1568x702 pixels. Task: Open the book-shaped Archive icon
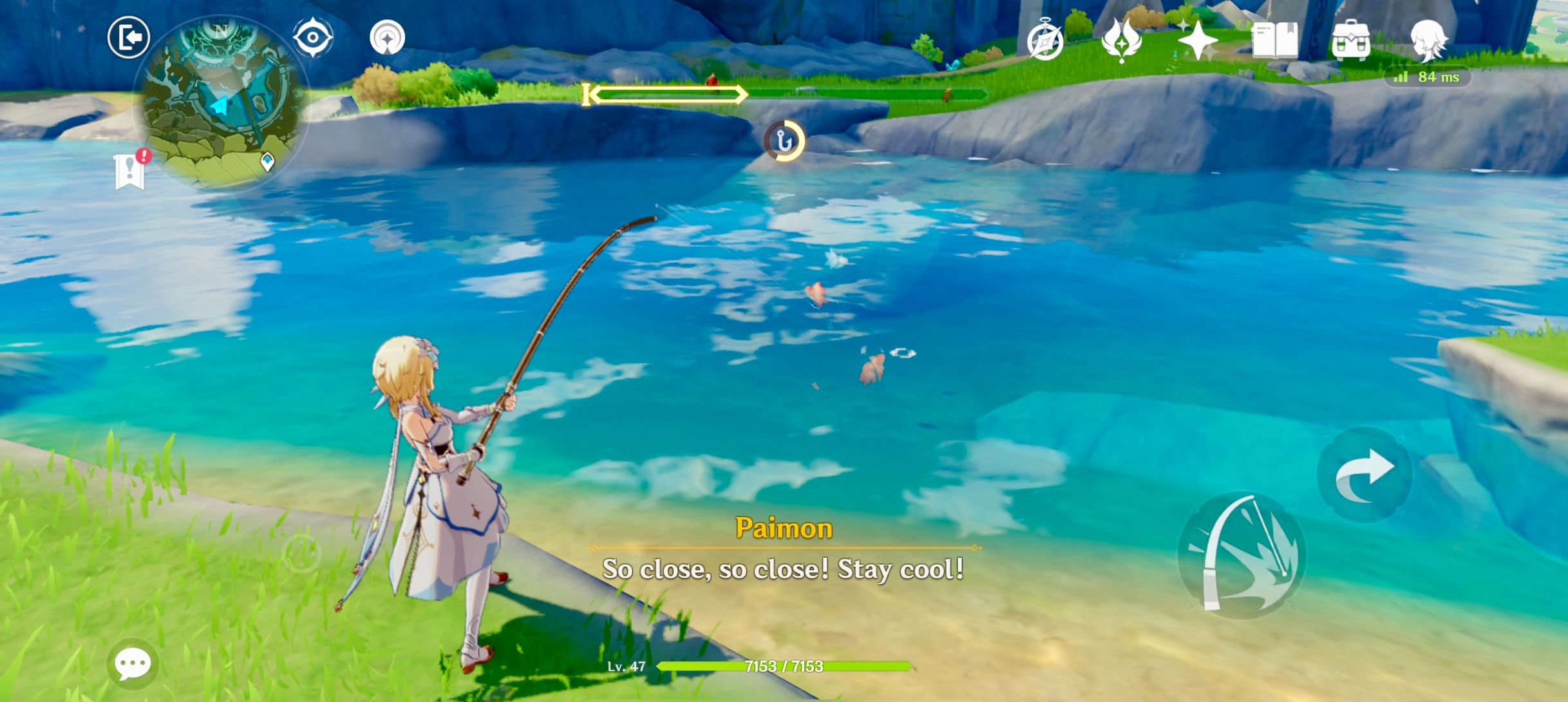(1275, 41)
